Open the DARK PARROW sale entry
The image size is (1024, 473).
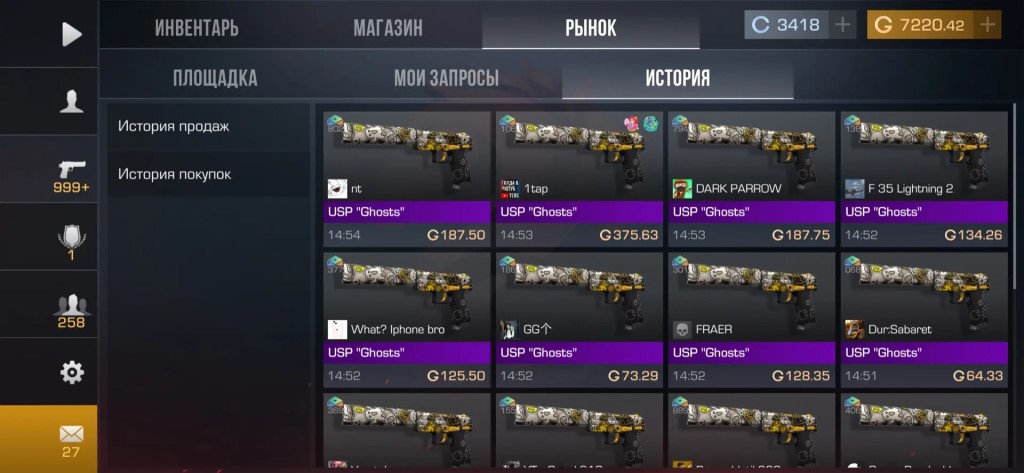point(751,178)
